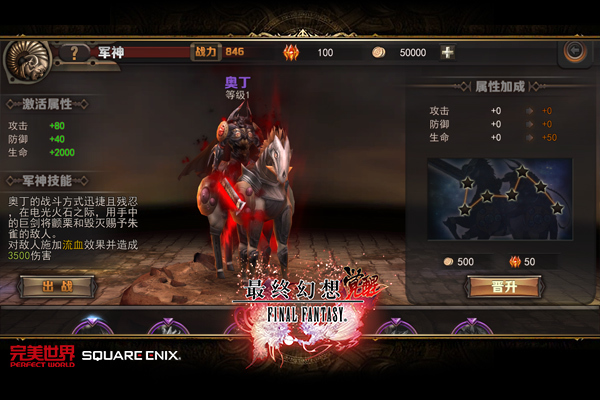
Task: Open help with the question mark button
Action: click(x=73, y=52)
